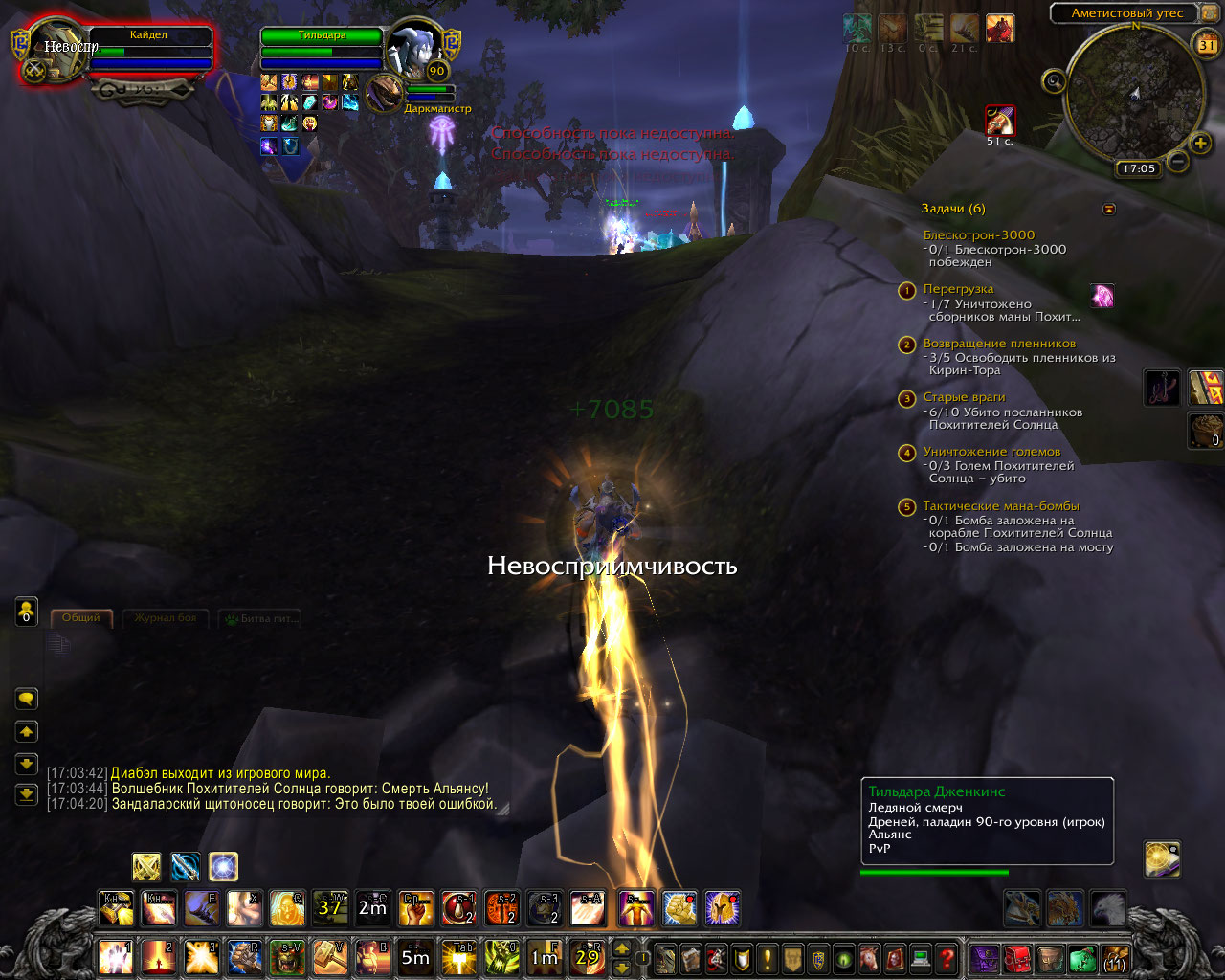Switch to the Общий chat tab
Viewport: 1225px width, 980px height.
point(81,618)
